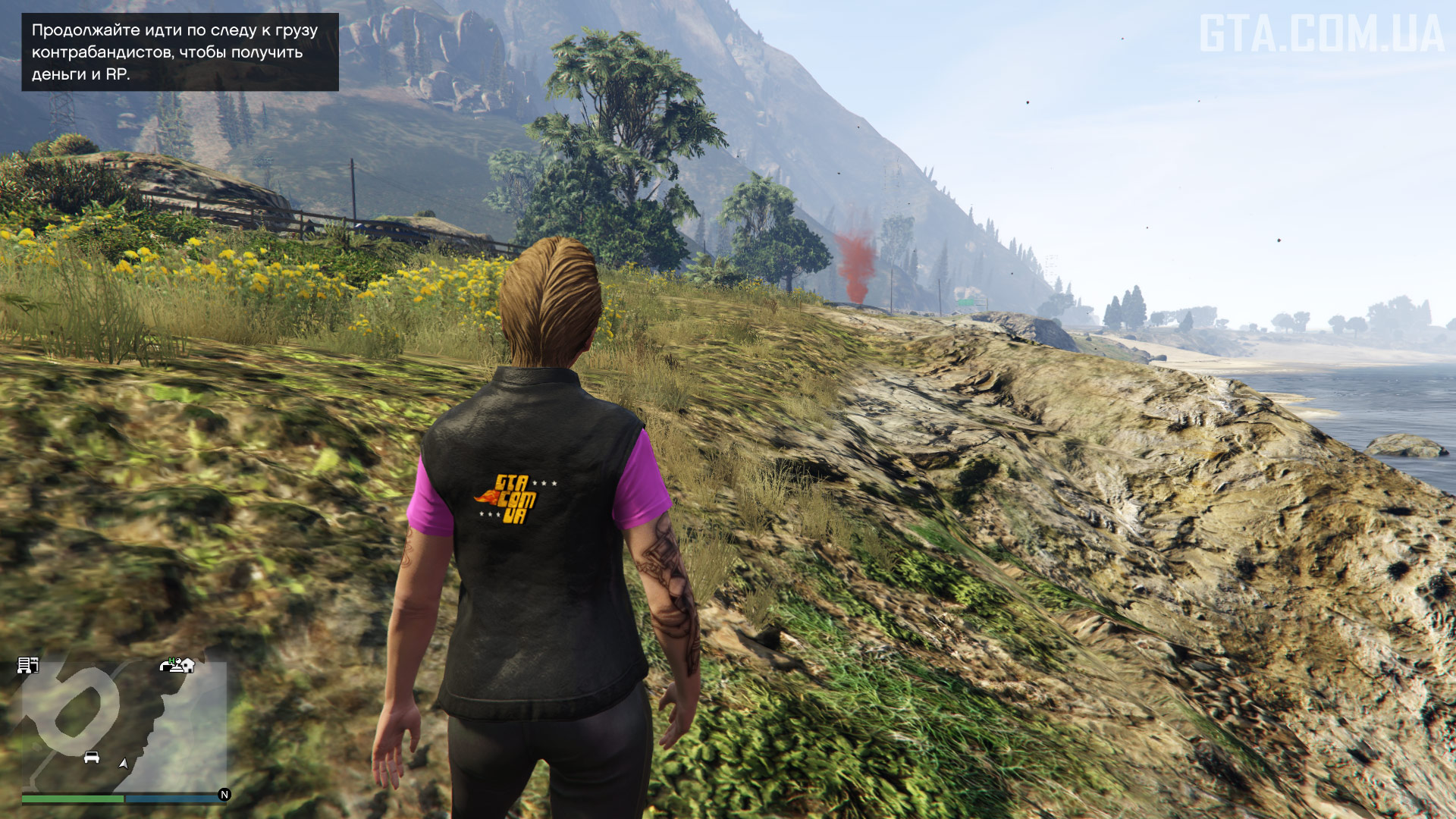Click the house property blip on minimap

[186, 665]
